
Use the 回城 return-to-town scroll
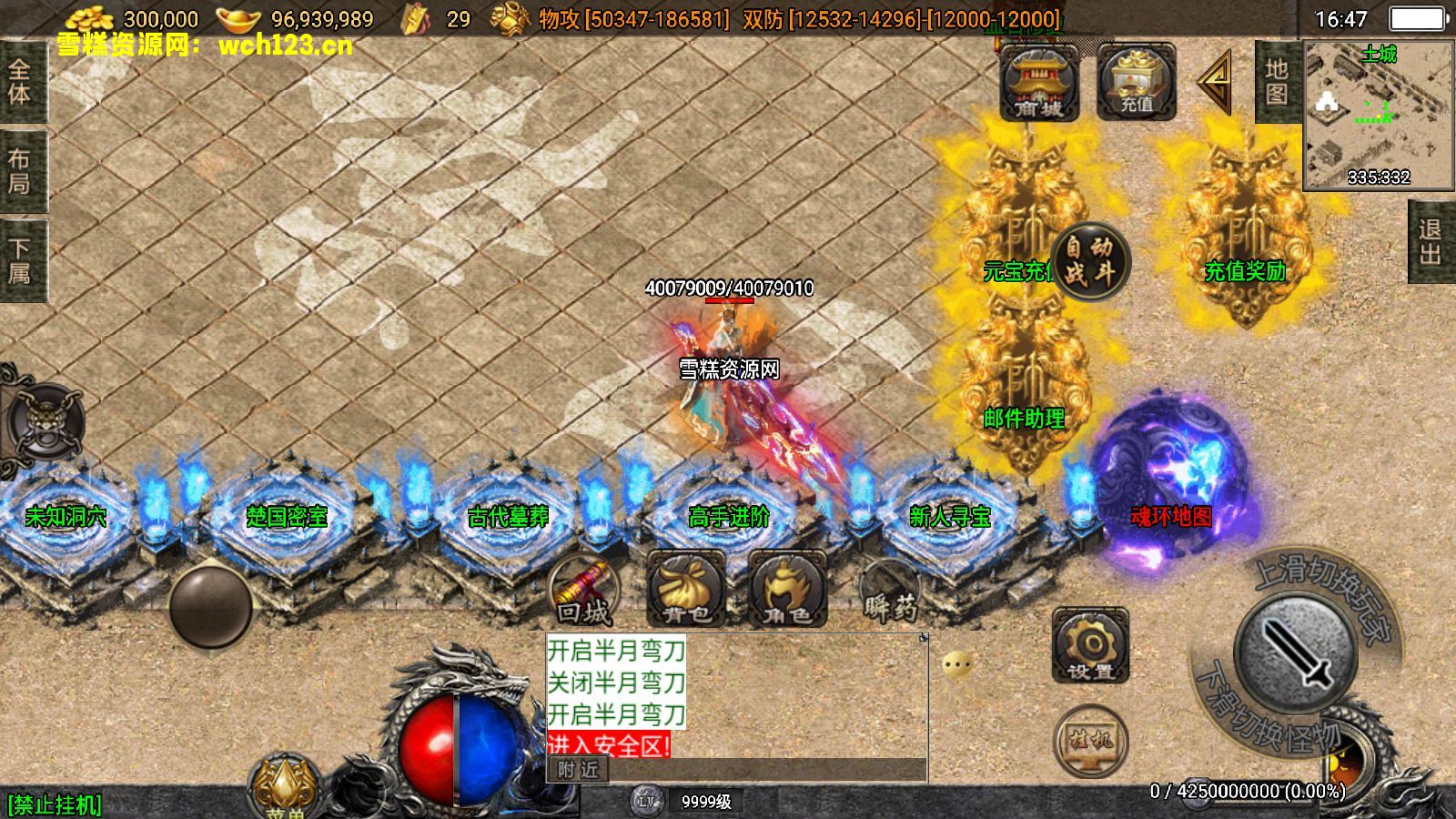tap(585, 592)
